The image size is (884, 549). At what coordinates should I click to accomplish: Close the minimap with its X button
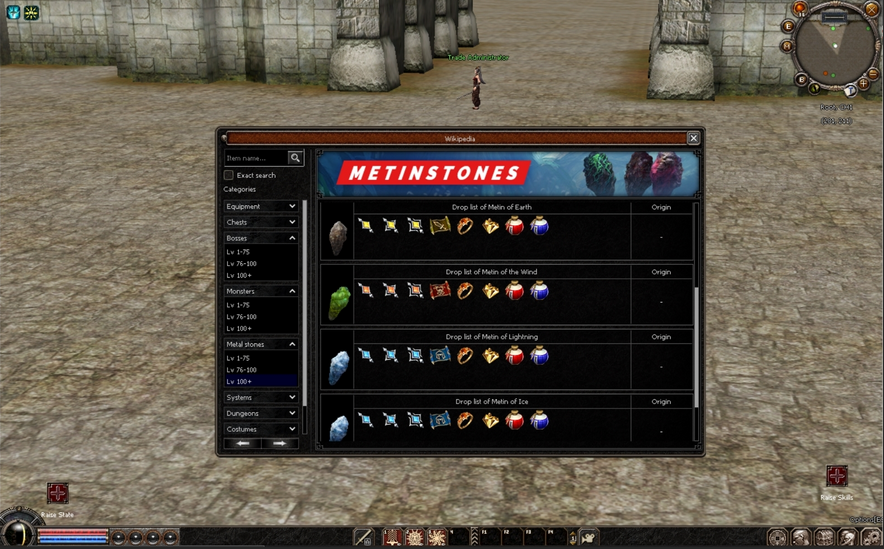coord(871,9)
